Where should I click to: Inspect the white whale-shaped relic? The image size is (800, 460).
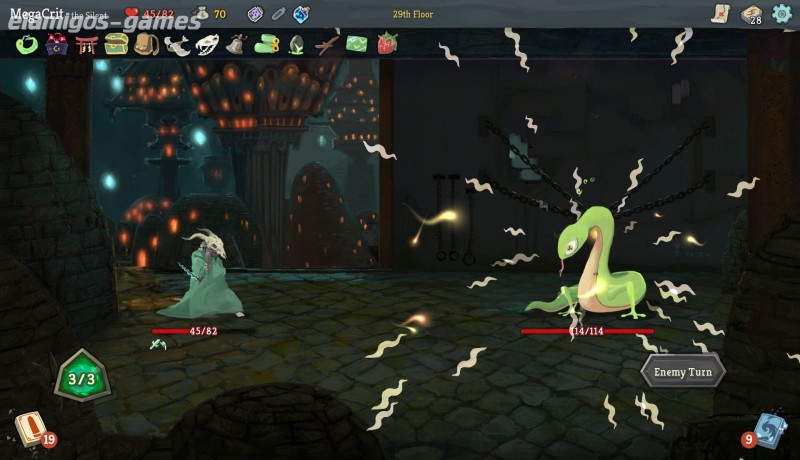(178, 45)
